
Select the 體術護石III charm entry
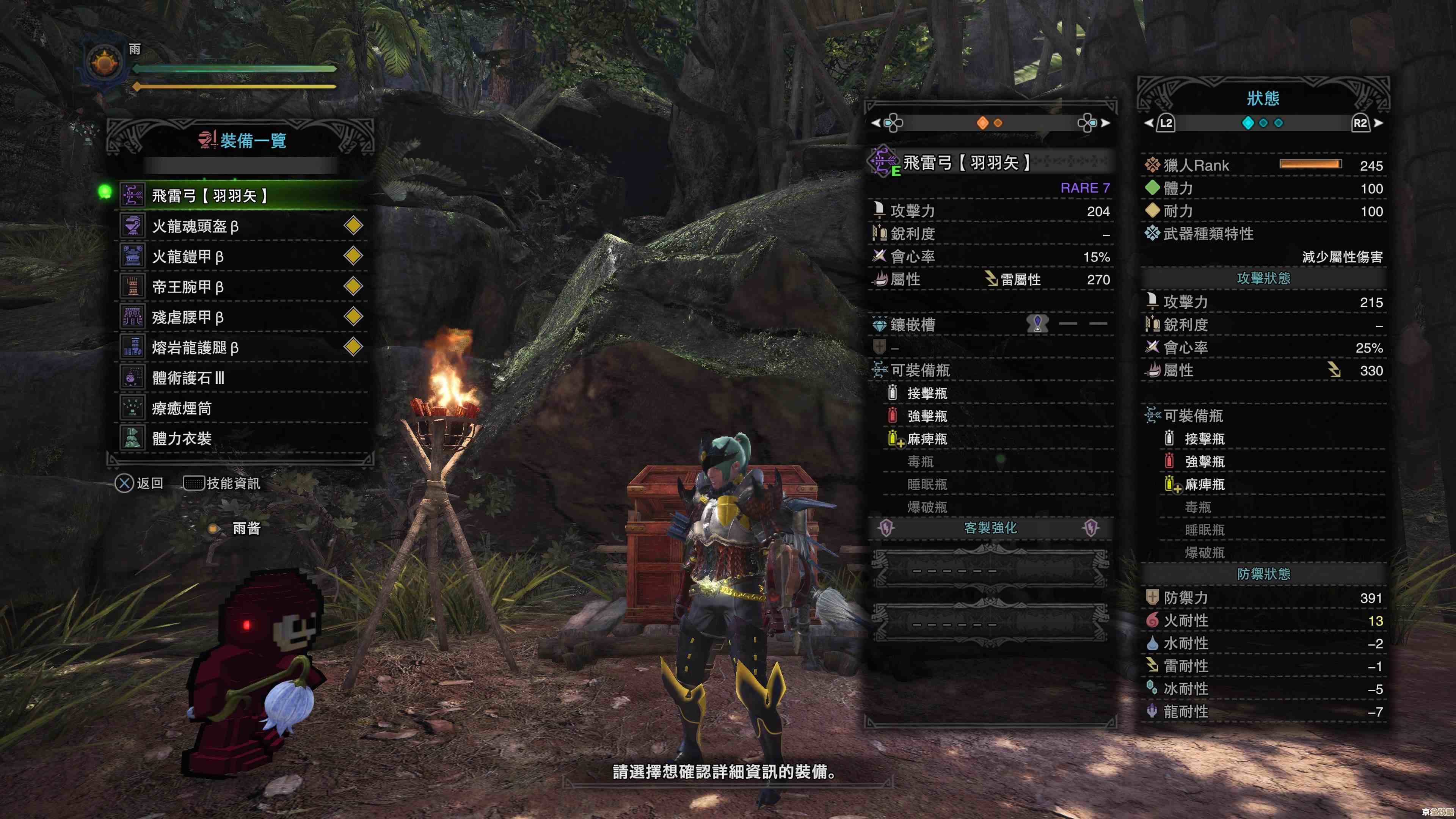tap(243, 378)
